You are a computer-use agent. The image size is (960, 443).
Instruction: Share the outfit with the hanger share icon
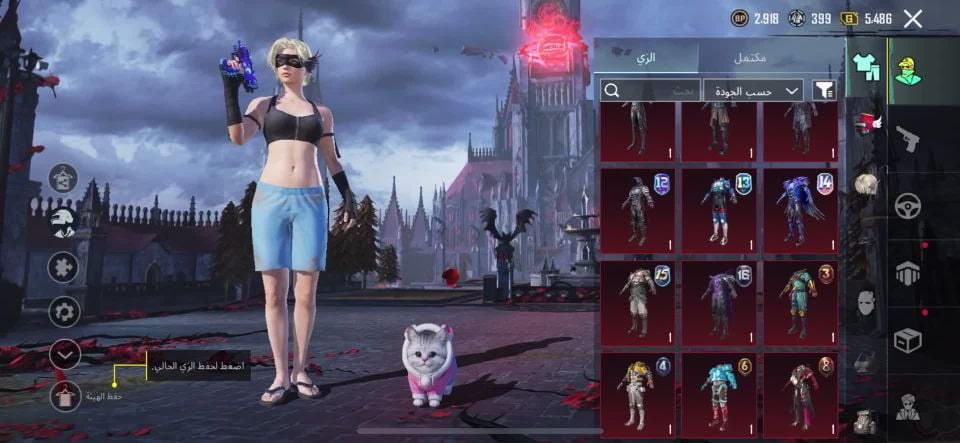coord(64,179)
